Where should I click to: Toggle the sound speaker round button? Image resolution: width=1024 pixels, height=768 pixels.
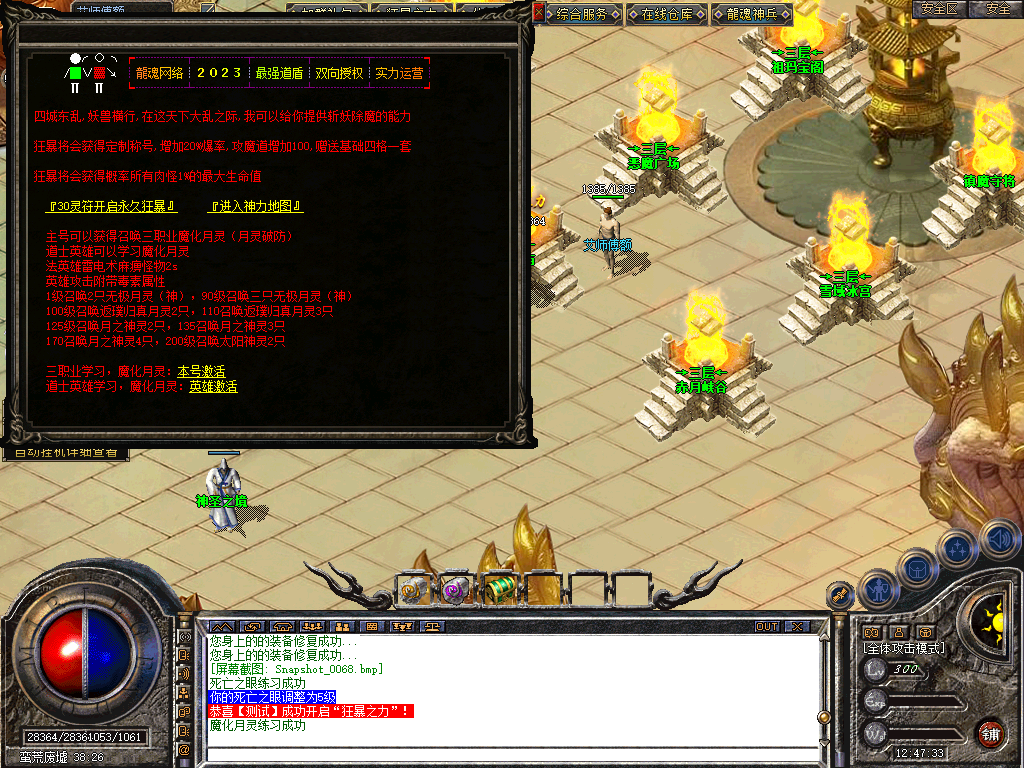coord(999,540)
